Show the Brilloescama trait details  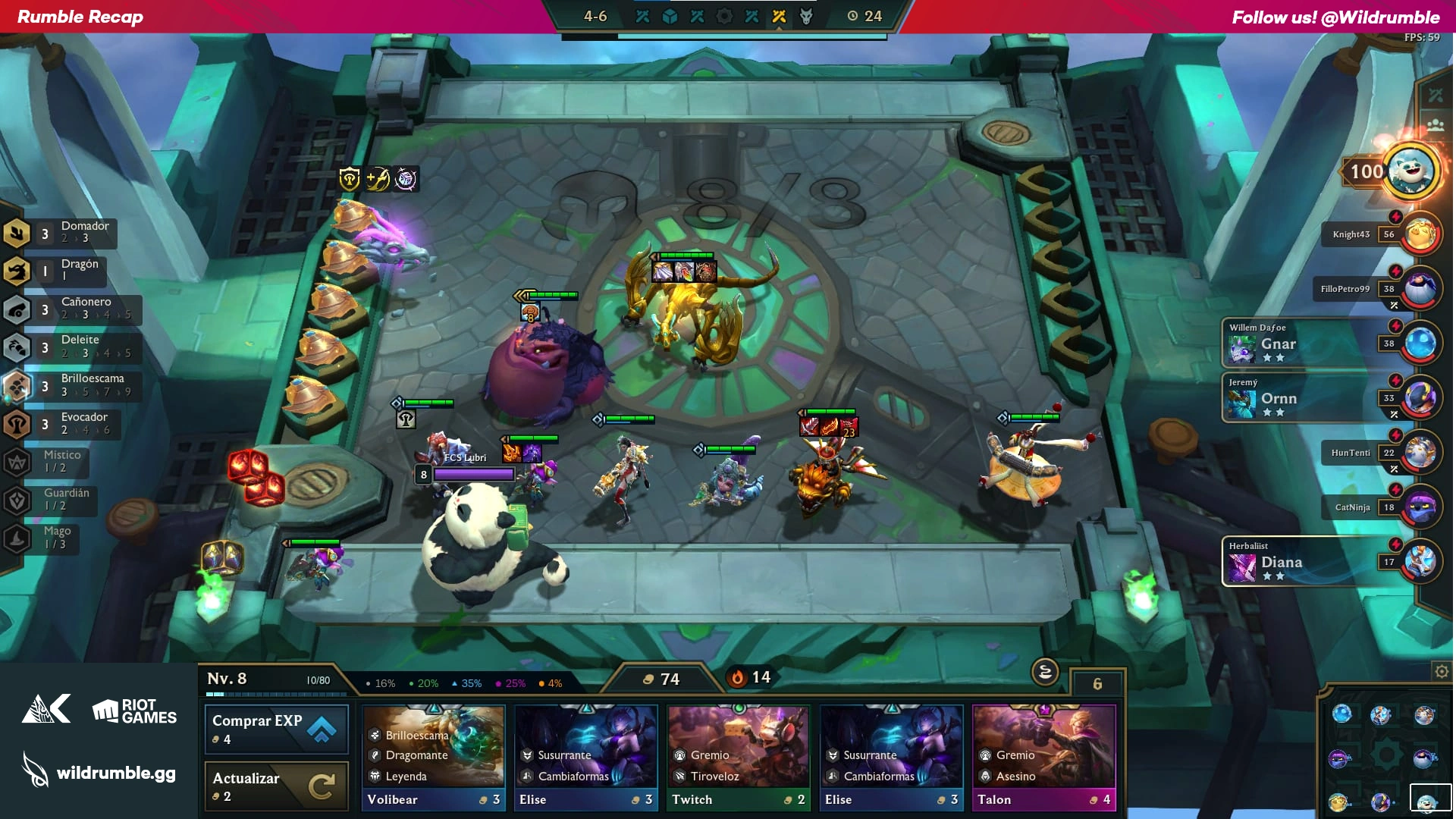72,384
